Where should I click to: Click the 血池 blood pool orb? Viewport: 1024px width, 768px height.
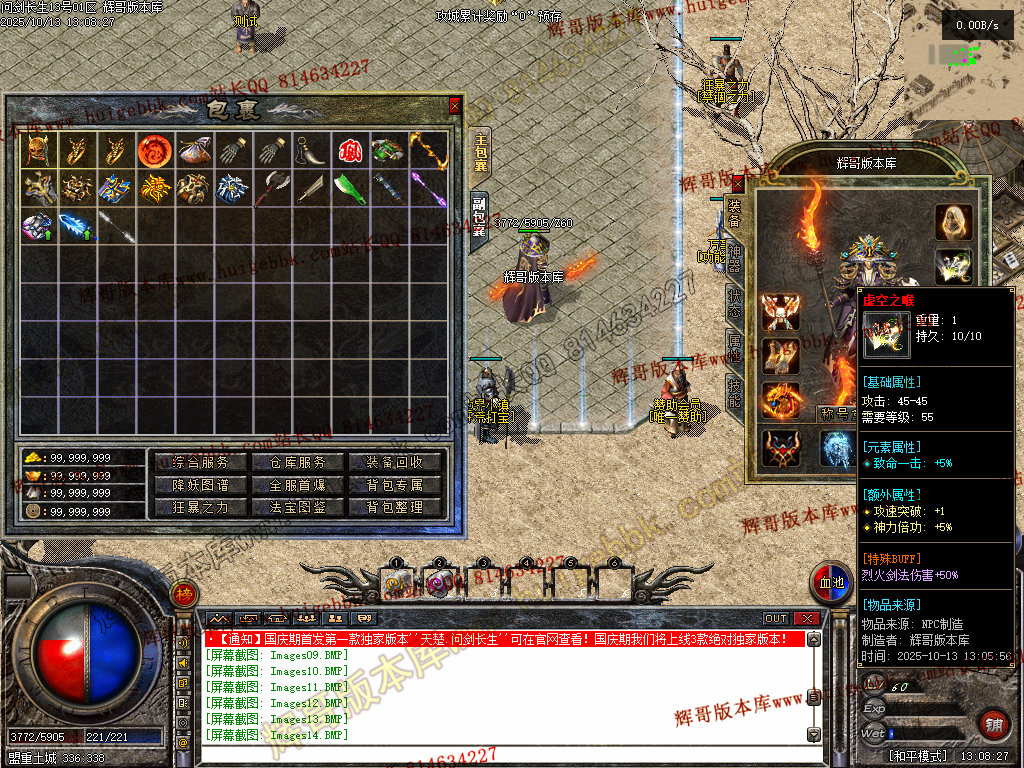831,582
